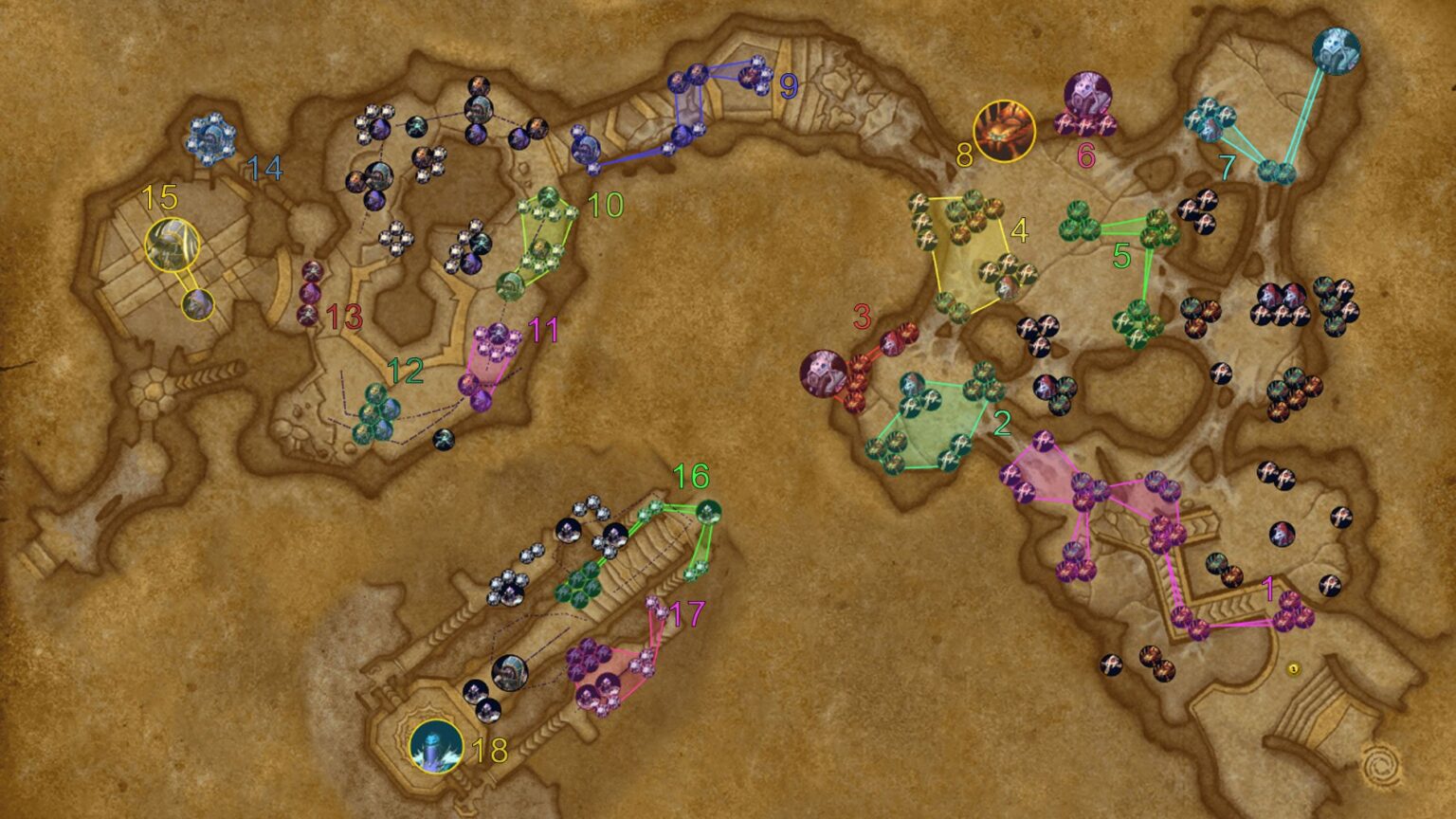Click the pink pull 17 number label
The height and width of the screenshot is (819, 1456).
(687, 614)
